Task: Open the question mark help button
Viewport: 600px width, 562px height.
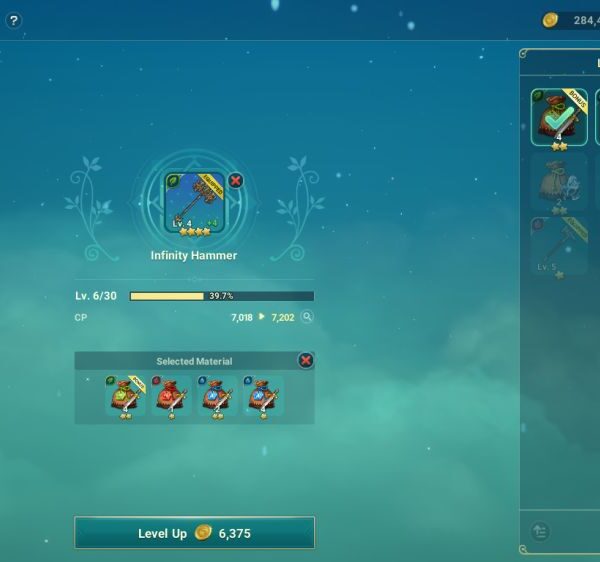Action: [13, 20]
